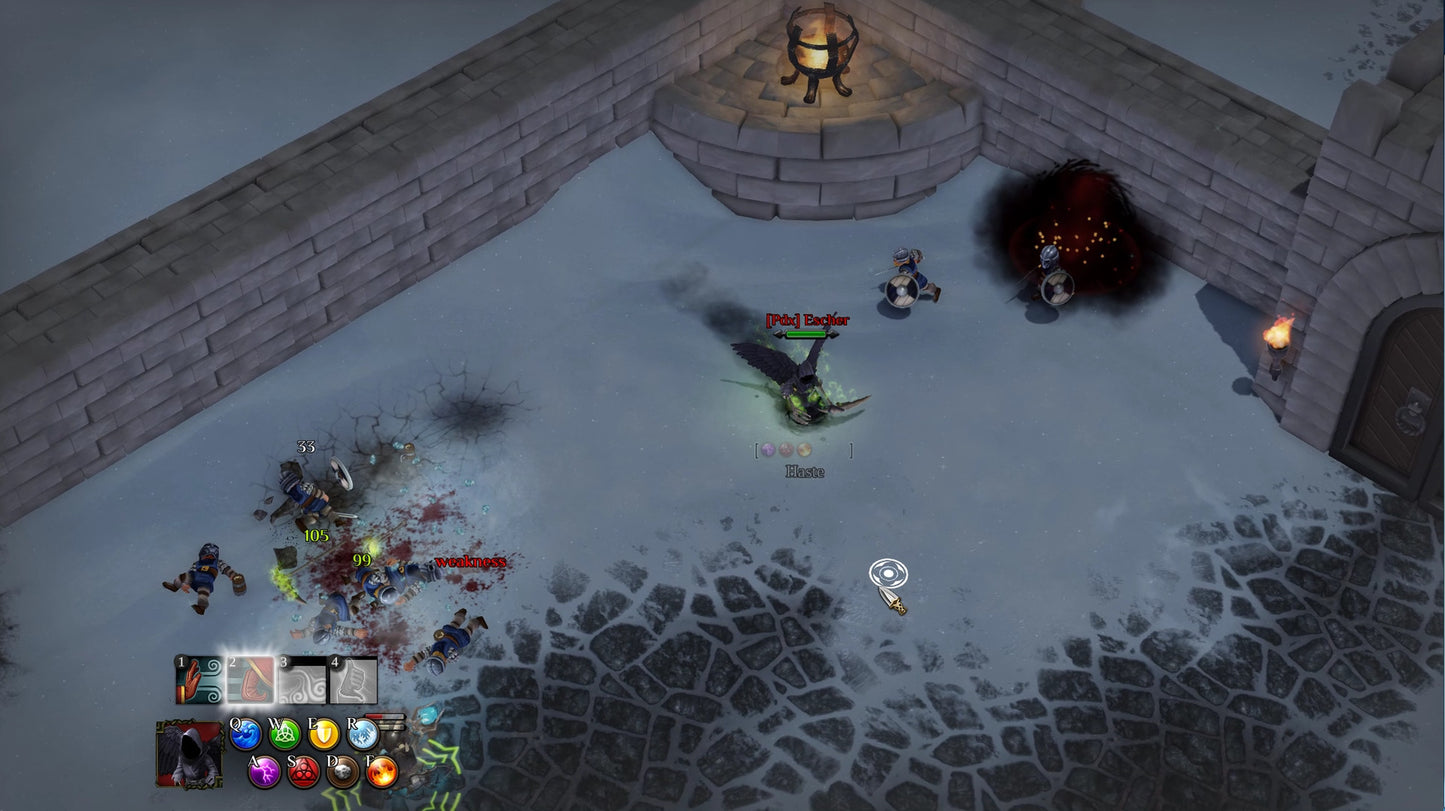Select the red Arcane element (S)

click(x=304, y=773)
